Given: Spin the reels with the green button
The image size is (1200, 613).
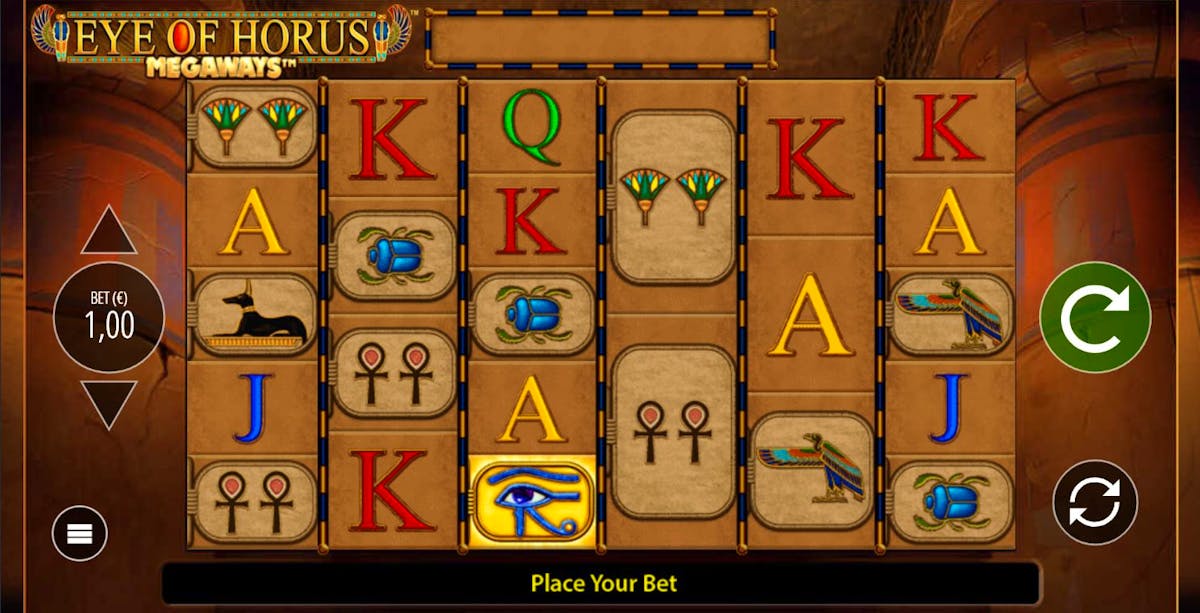Looking at the screenshot, I should point(1095,317).
